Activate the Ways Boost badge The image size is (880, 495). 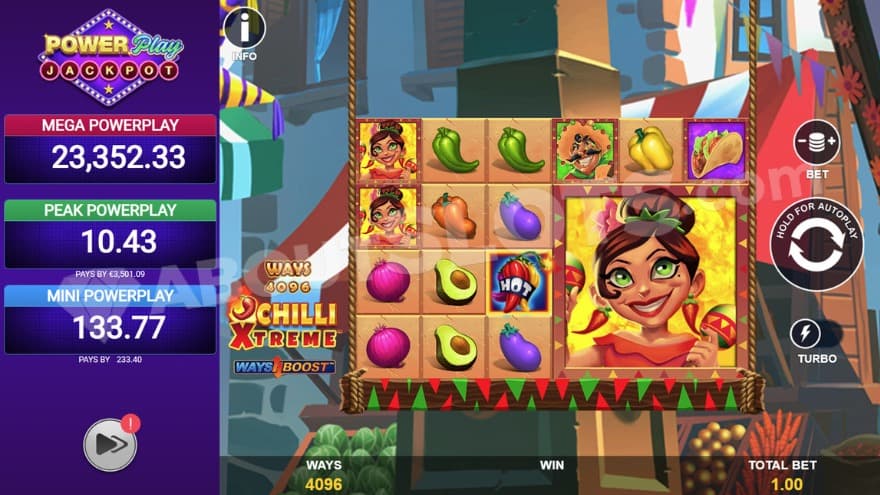point(284,366)
